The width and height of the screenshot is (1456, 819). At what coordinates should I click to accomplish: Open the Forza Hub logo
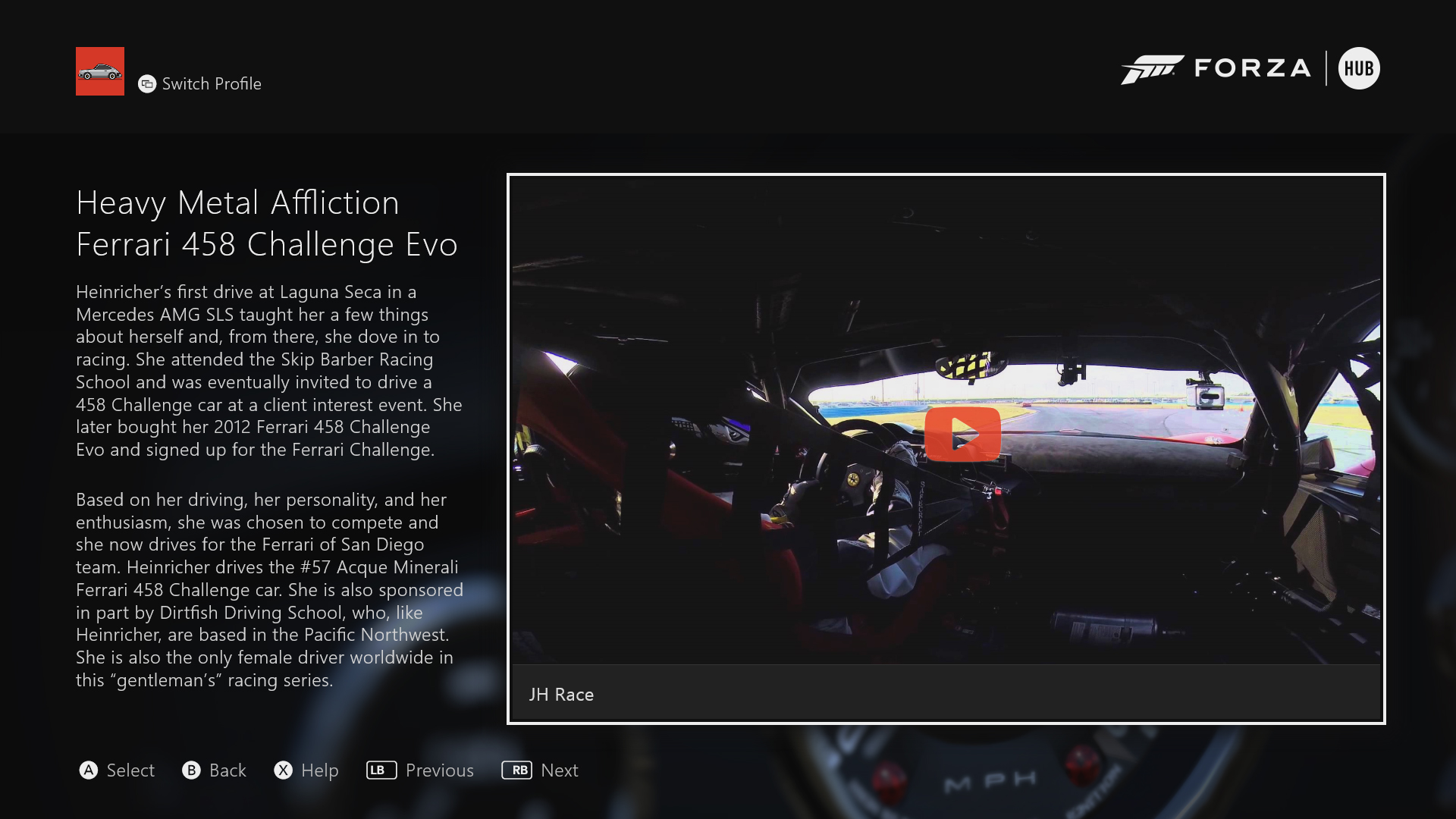pyautogui.click(x=1250, y=69)
